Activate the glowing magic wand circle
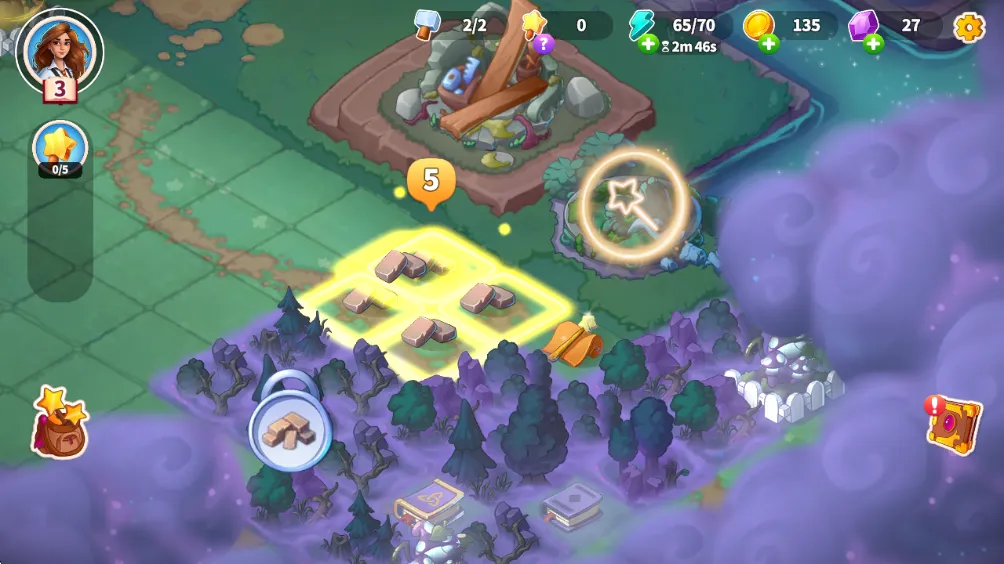 633,206
